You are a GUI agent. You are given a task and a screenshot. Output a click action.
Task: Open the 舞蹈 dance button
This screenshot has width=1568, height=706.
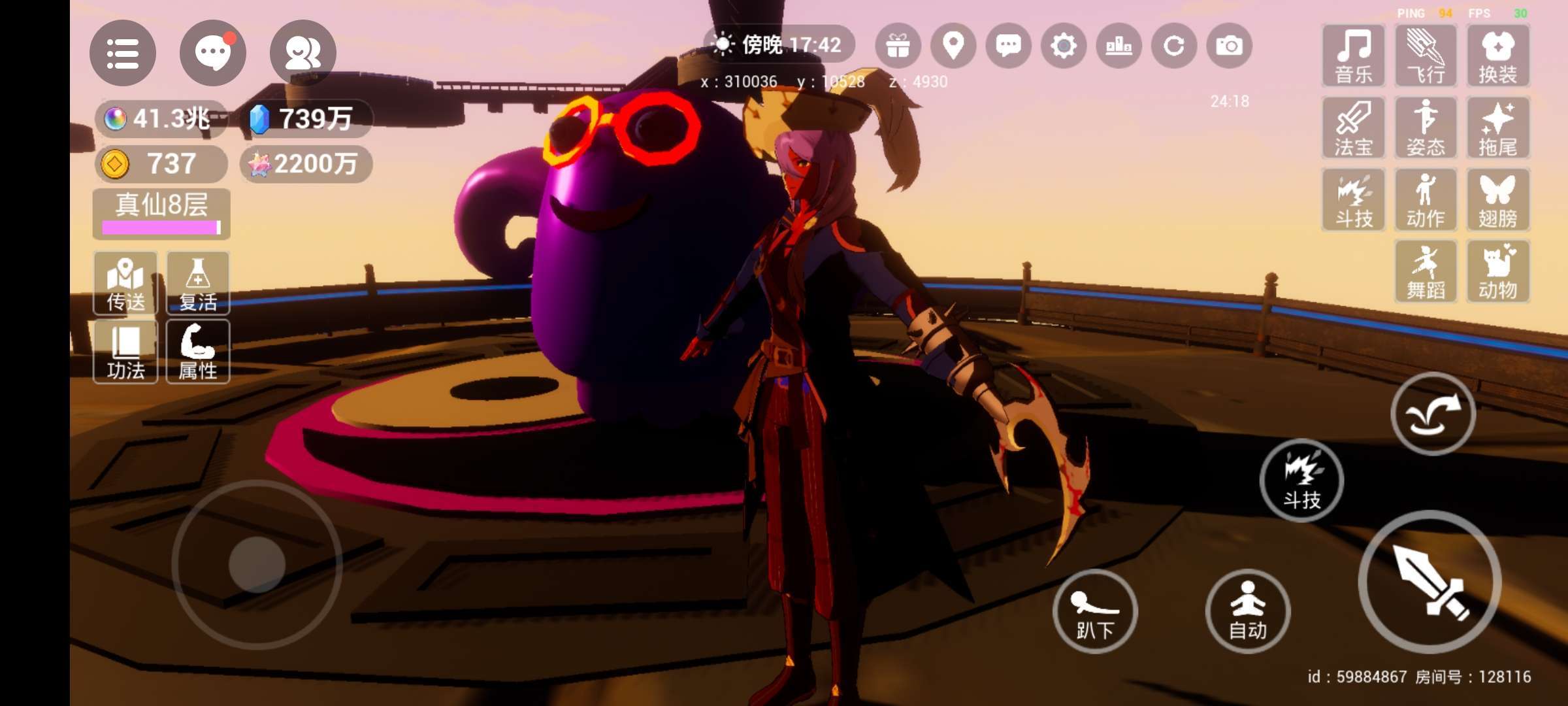(1426, 272)
